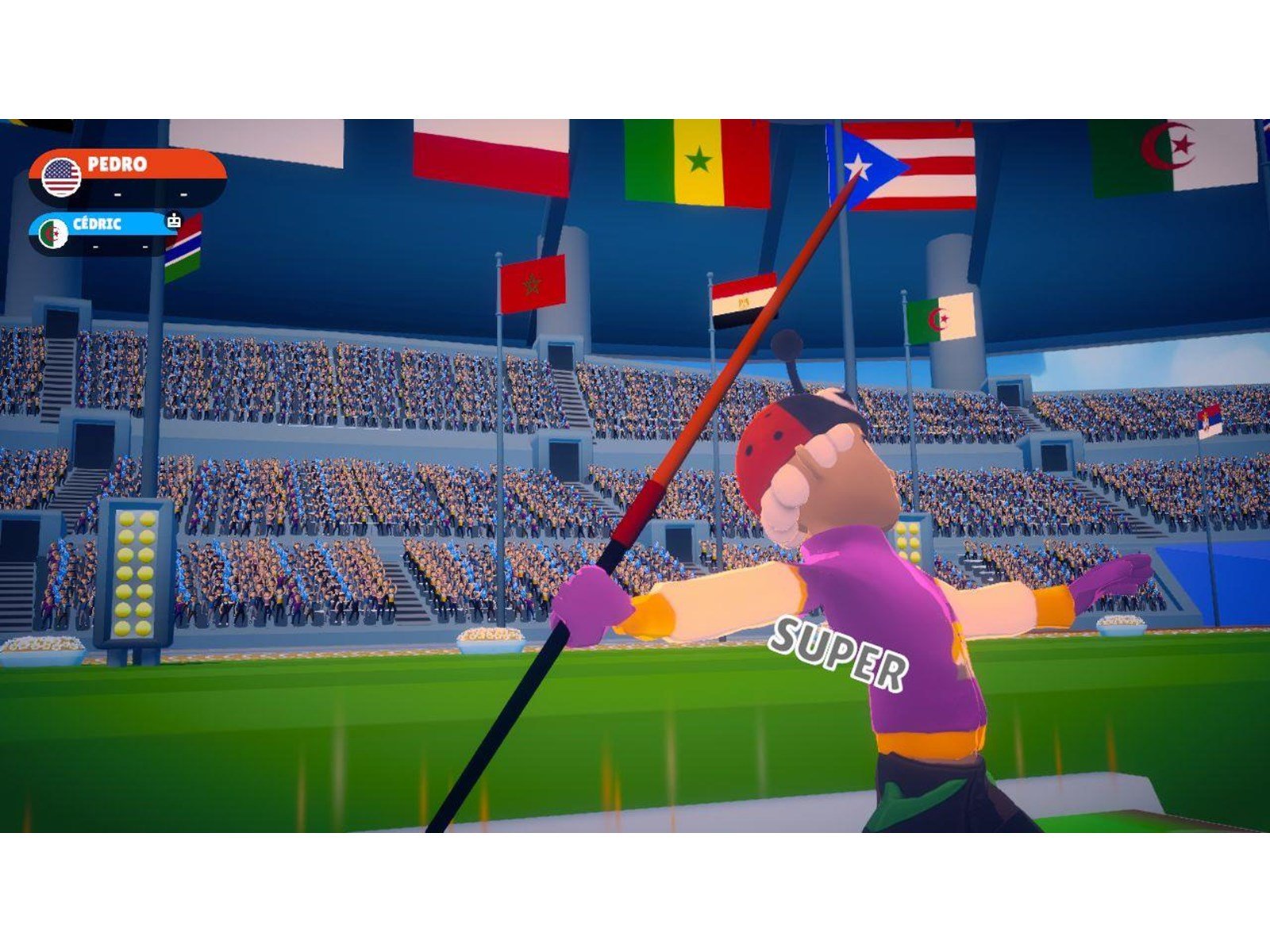1270x952 pixels.
Task: Toggle the second dash under Pedro's name
Action: tap(185, 194)
